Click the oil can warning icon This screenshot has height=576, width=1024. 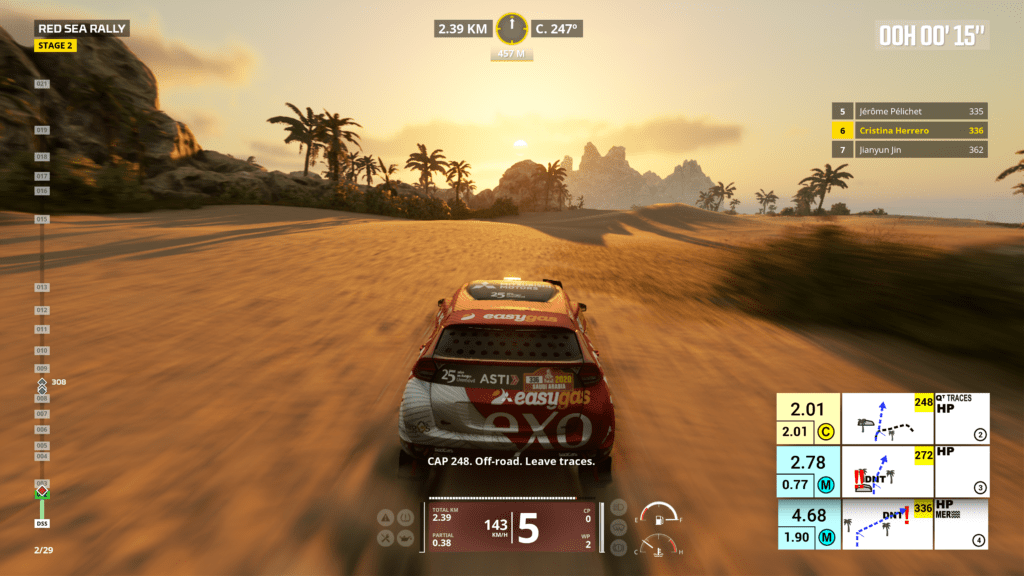(x=405, y=538)
